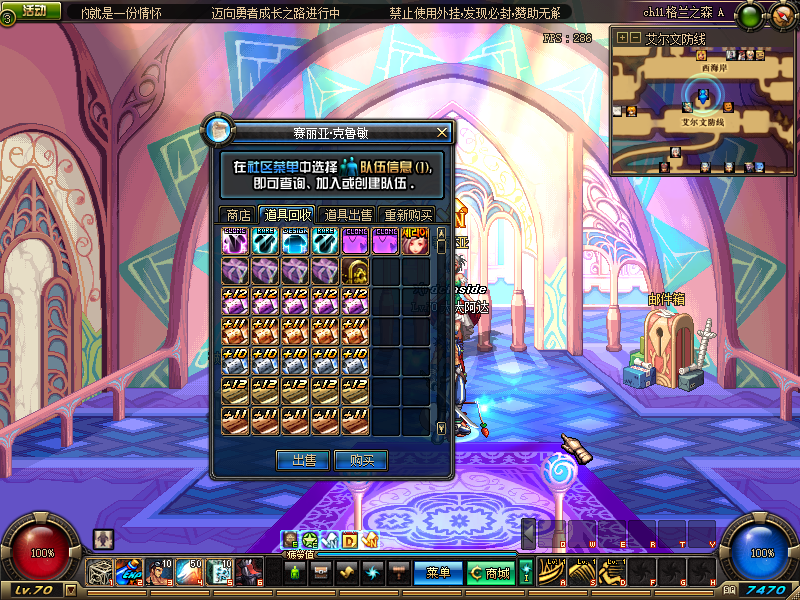Switch to the 重新购买 tab
This screenshot has height=600, width=800.
point(408,214)
